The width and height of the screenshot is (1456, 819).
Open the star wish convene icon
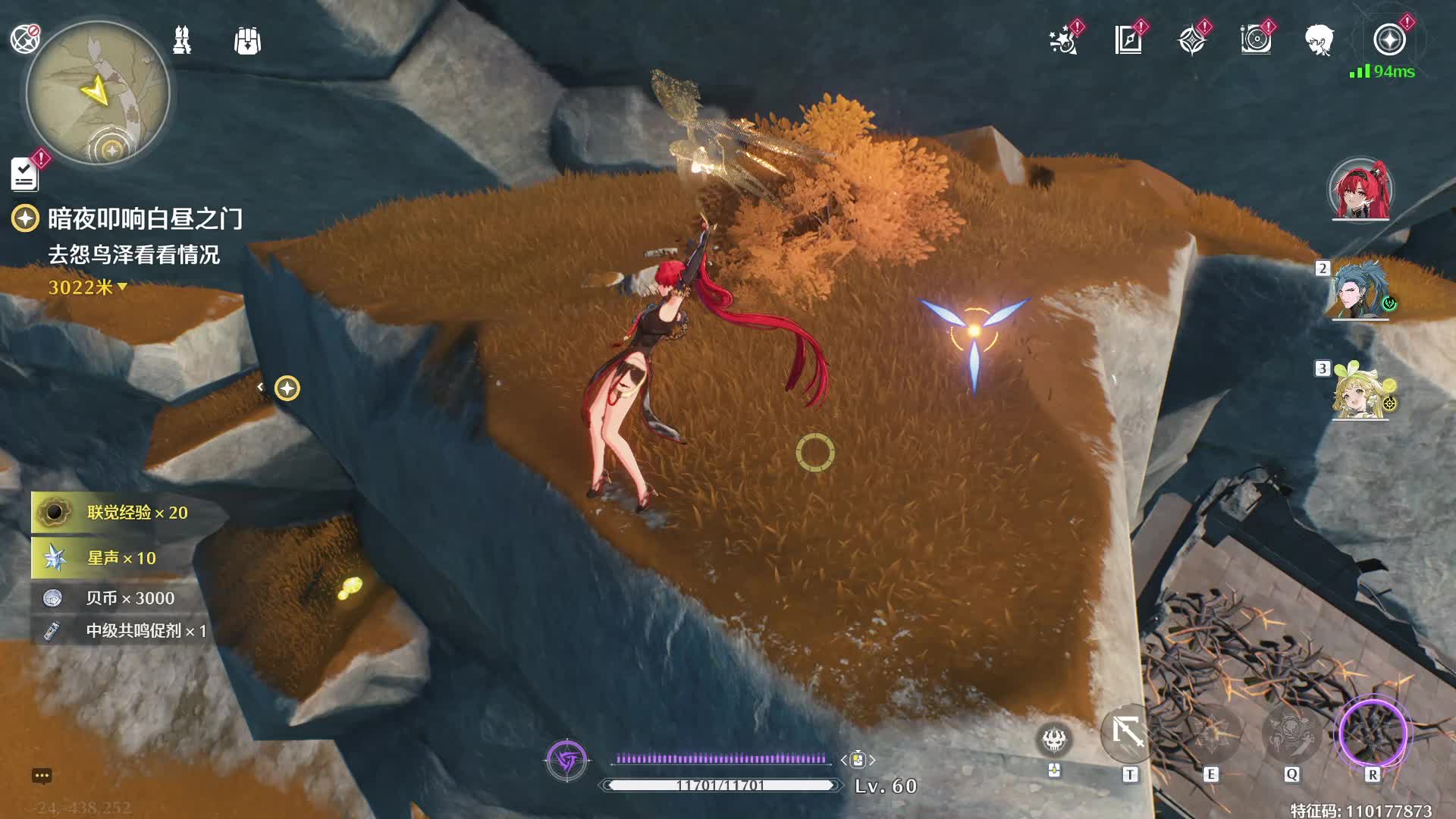coord(1064,40)
